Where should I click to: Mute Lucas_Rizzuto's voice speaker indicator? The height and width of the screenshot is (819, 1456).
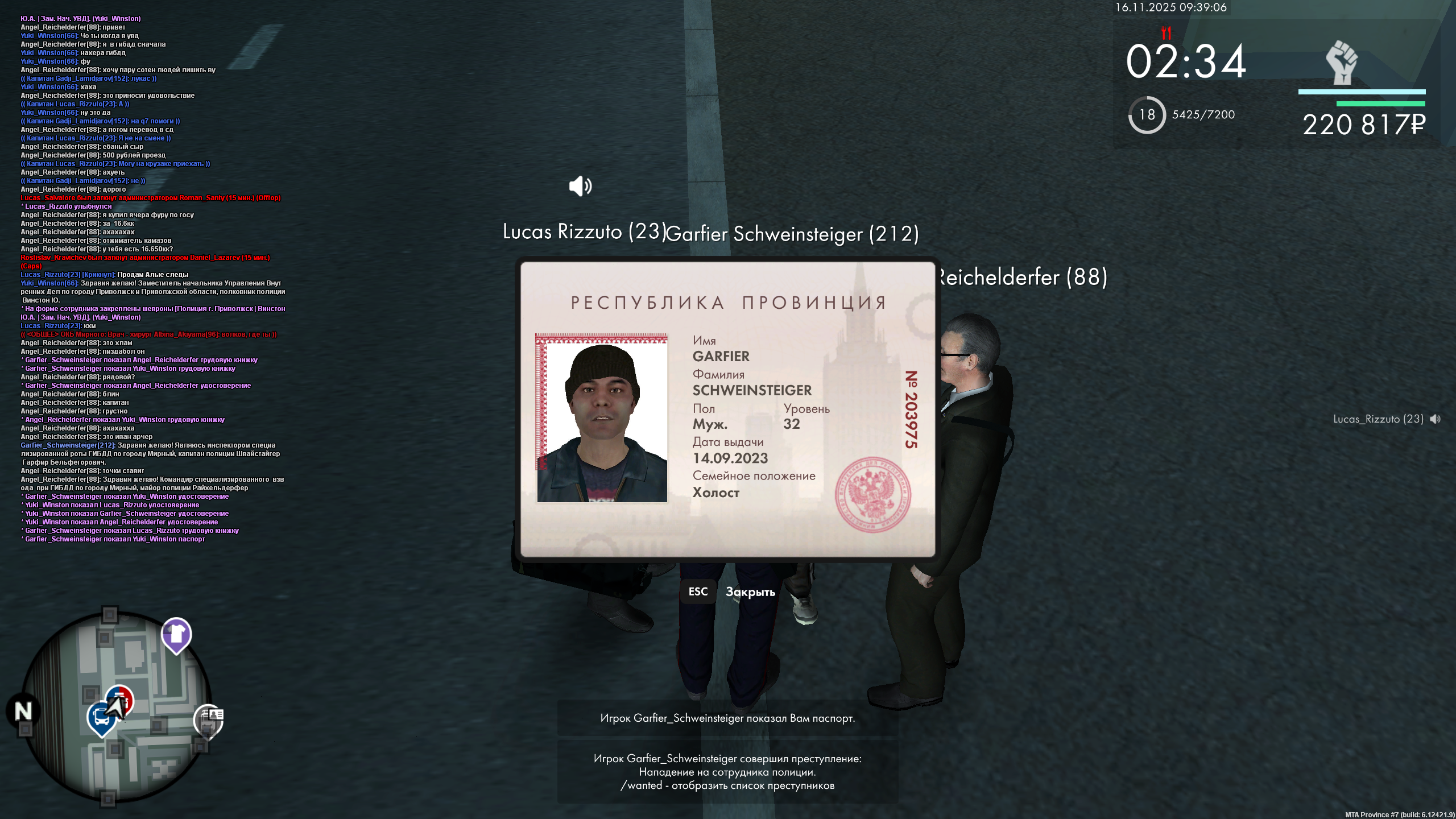tap(1436, 419)
